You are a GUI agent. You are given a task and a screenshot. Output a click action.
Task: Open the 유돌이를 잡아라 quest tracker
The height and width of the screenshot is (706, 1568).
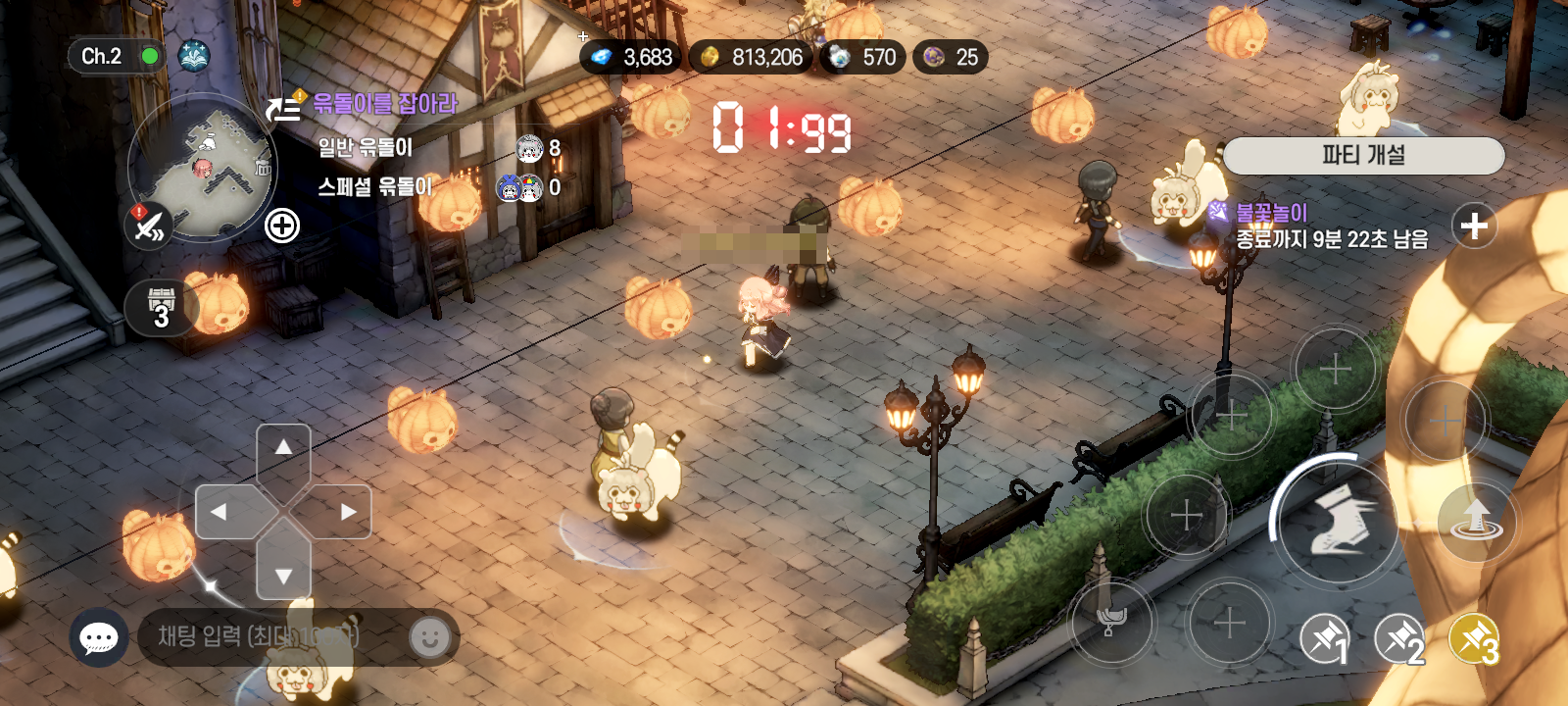384,104
